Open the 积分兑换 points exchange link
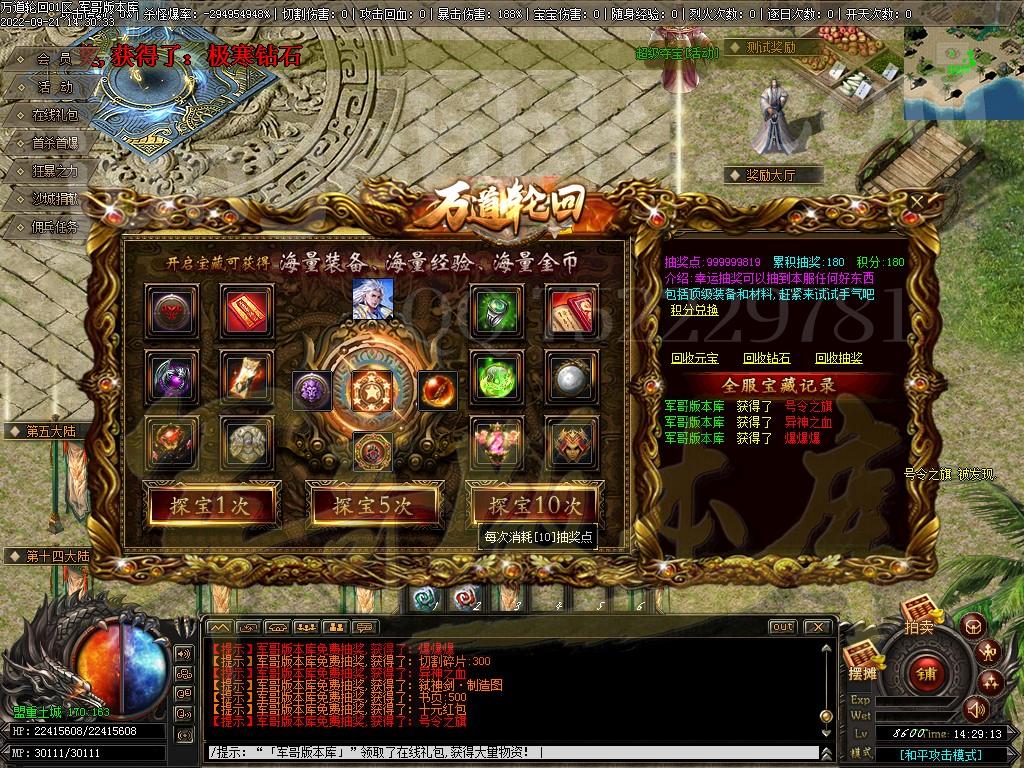This screenshot has width=1024, height=768. [694, 310]
